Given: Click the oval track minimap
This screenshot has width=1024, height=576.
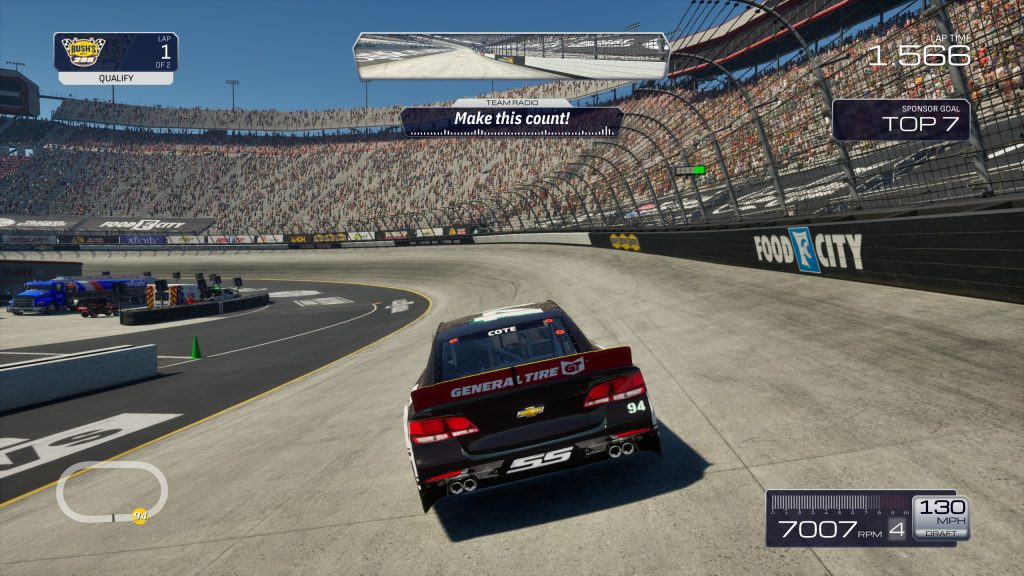Looking at the screenshot, I should click(x=111, y=491).
